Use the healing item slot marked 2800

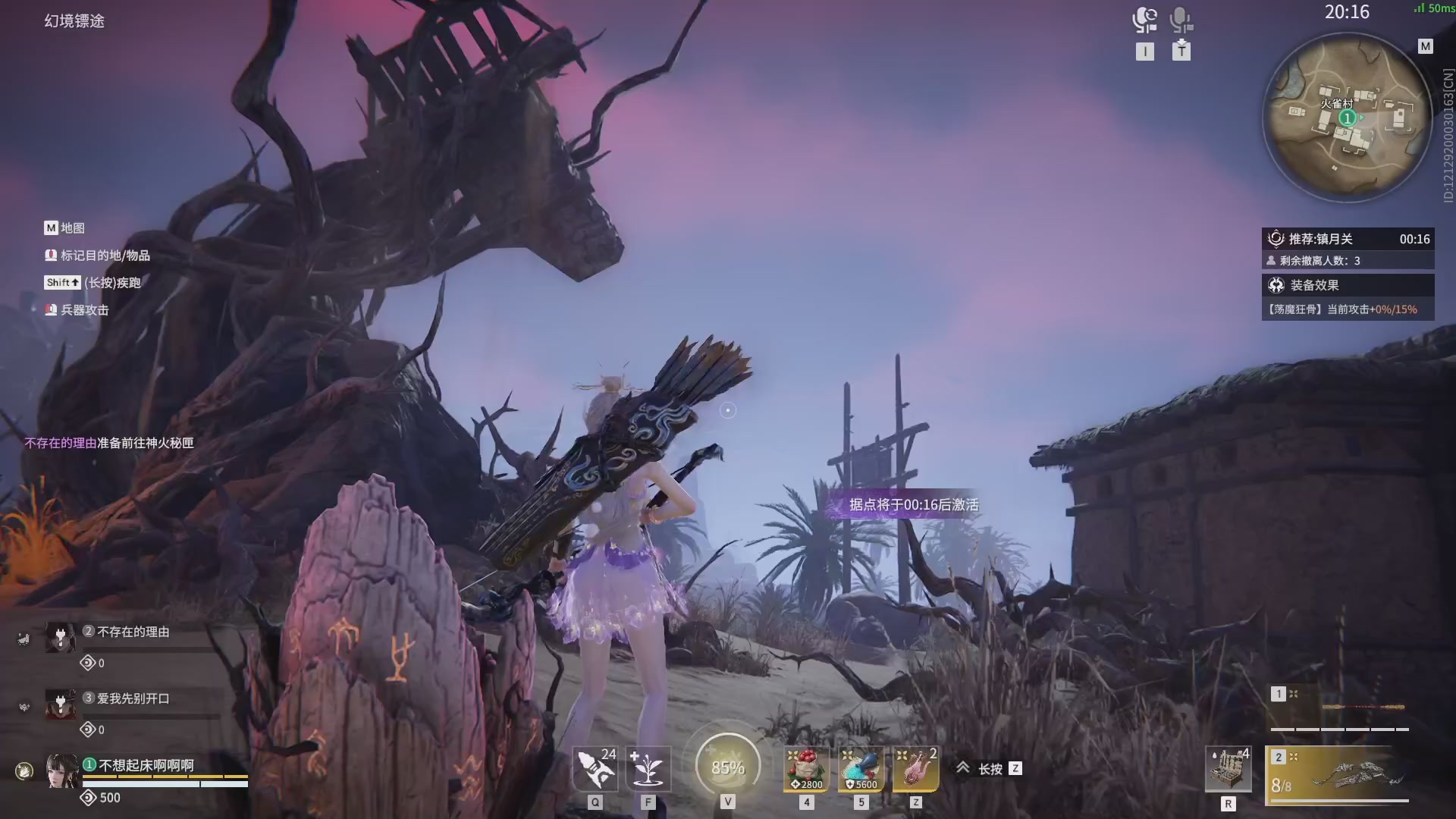point(806,768)
